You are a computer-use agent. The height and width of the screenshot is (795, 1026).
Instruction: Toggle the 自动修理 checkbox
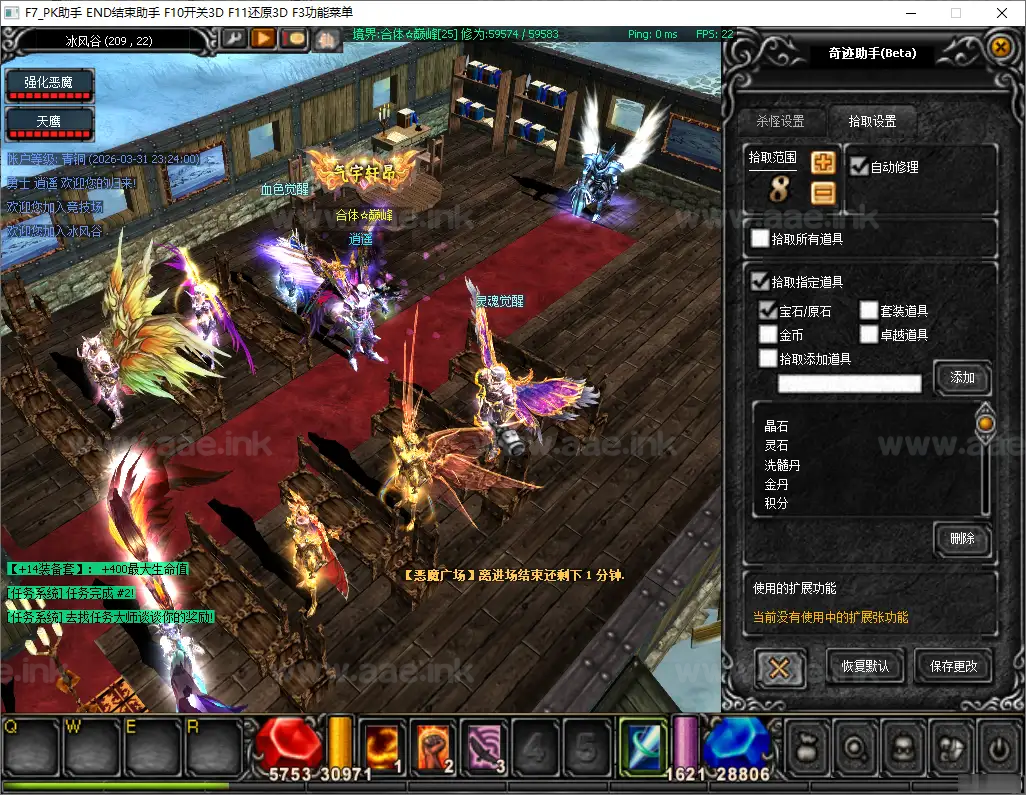point(858,167)
